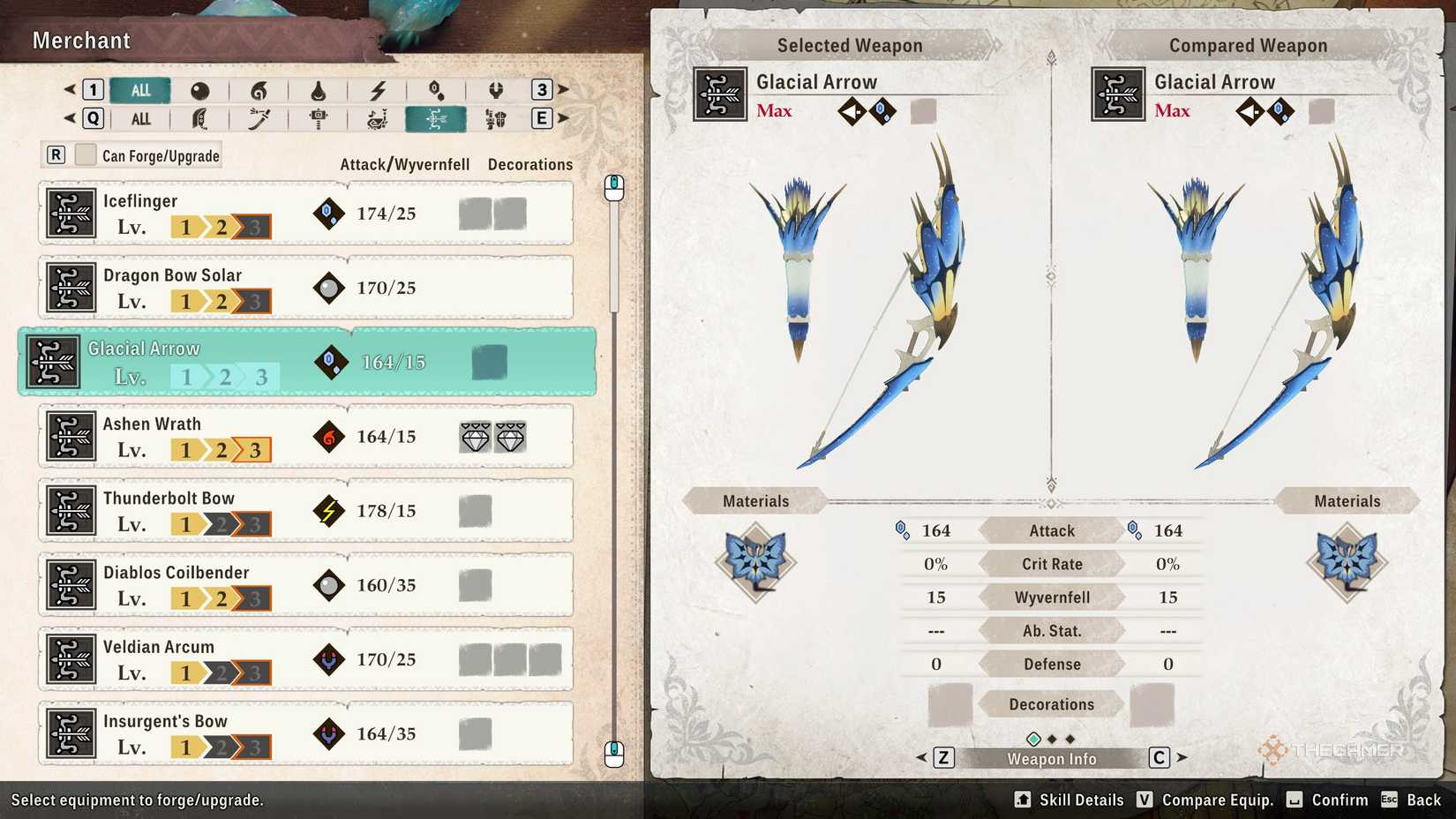The image size is (1456, 819).
Task: Toggle the ALL element filter
Action: (x=139, y=89)
